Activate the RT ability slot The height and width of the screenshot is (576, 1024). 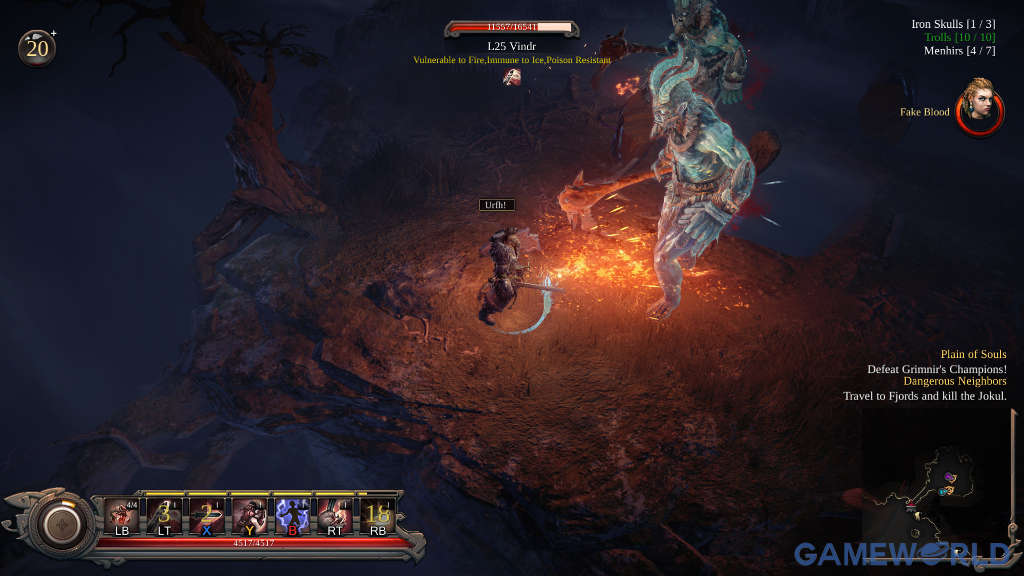coord(334,516)
